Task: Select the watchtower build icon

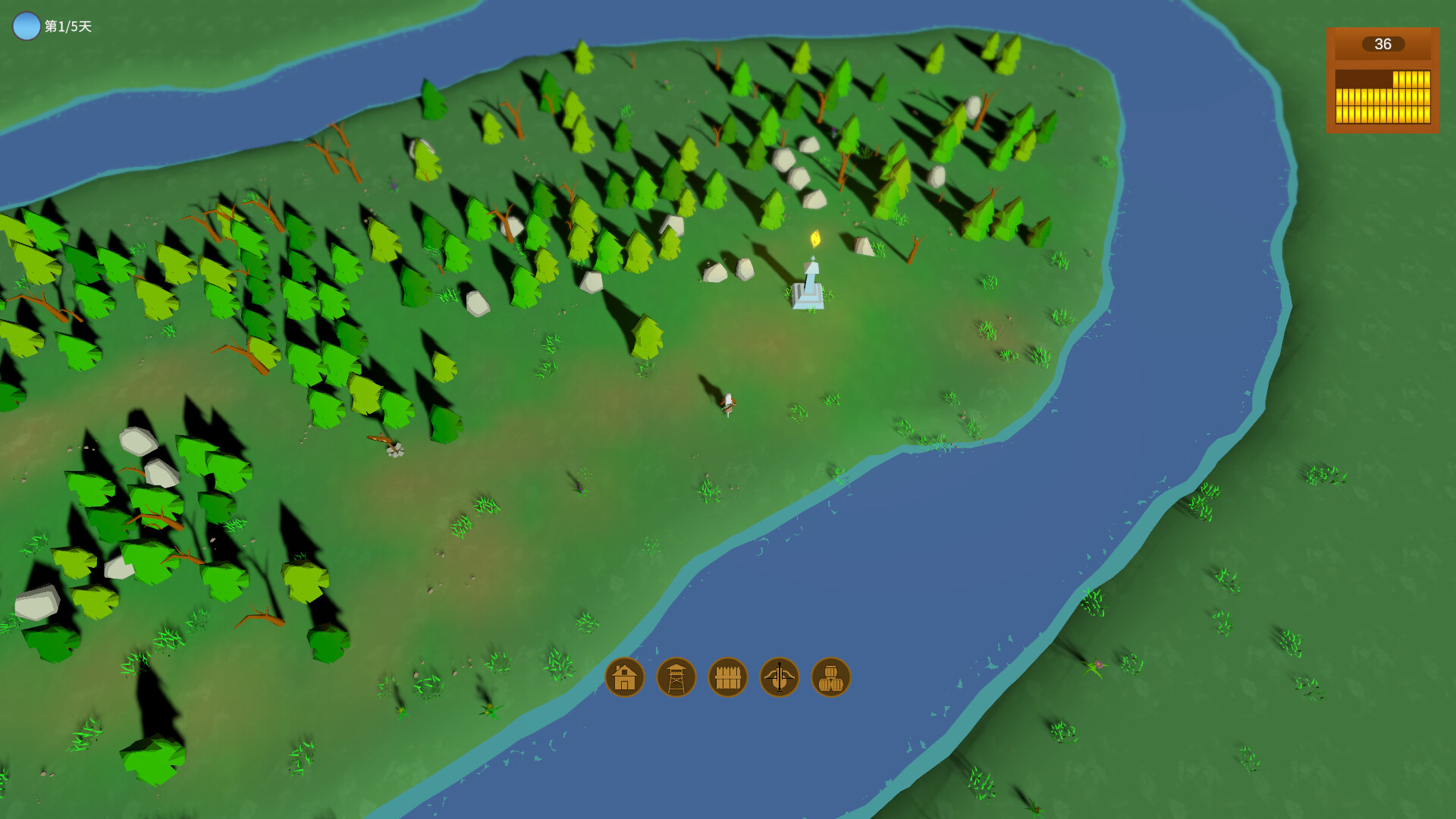Action: click(x=675, y=677)
